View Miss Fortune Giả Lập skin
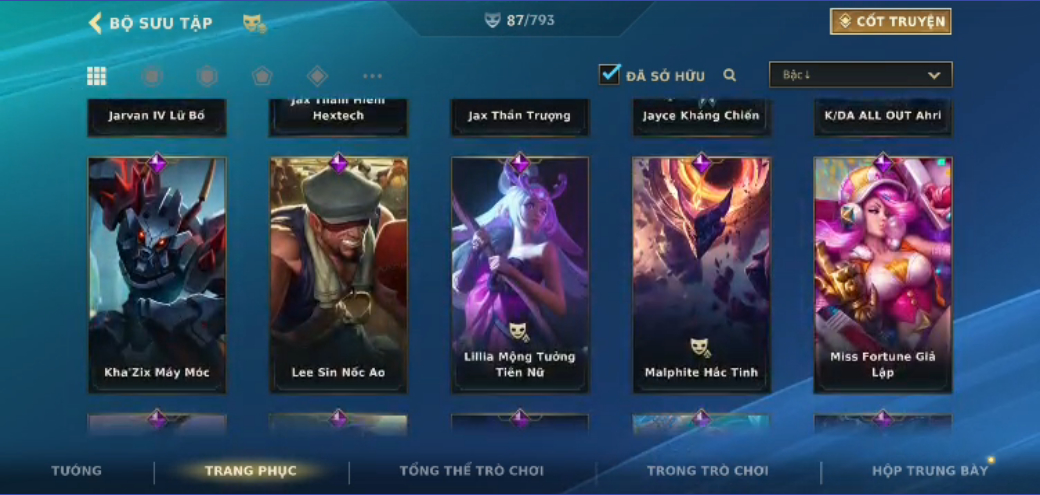This screenshot has width=1040, height=495. 883,275
